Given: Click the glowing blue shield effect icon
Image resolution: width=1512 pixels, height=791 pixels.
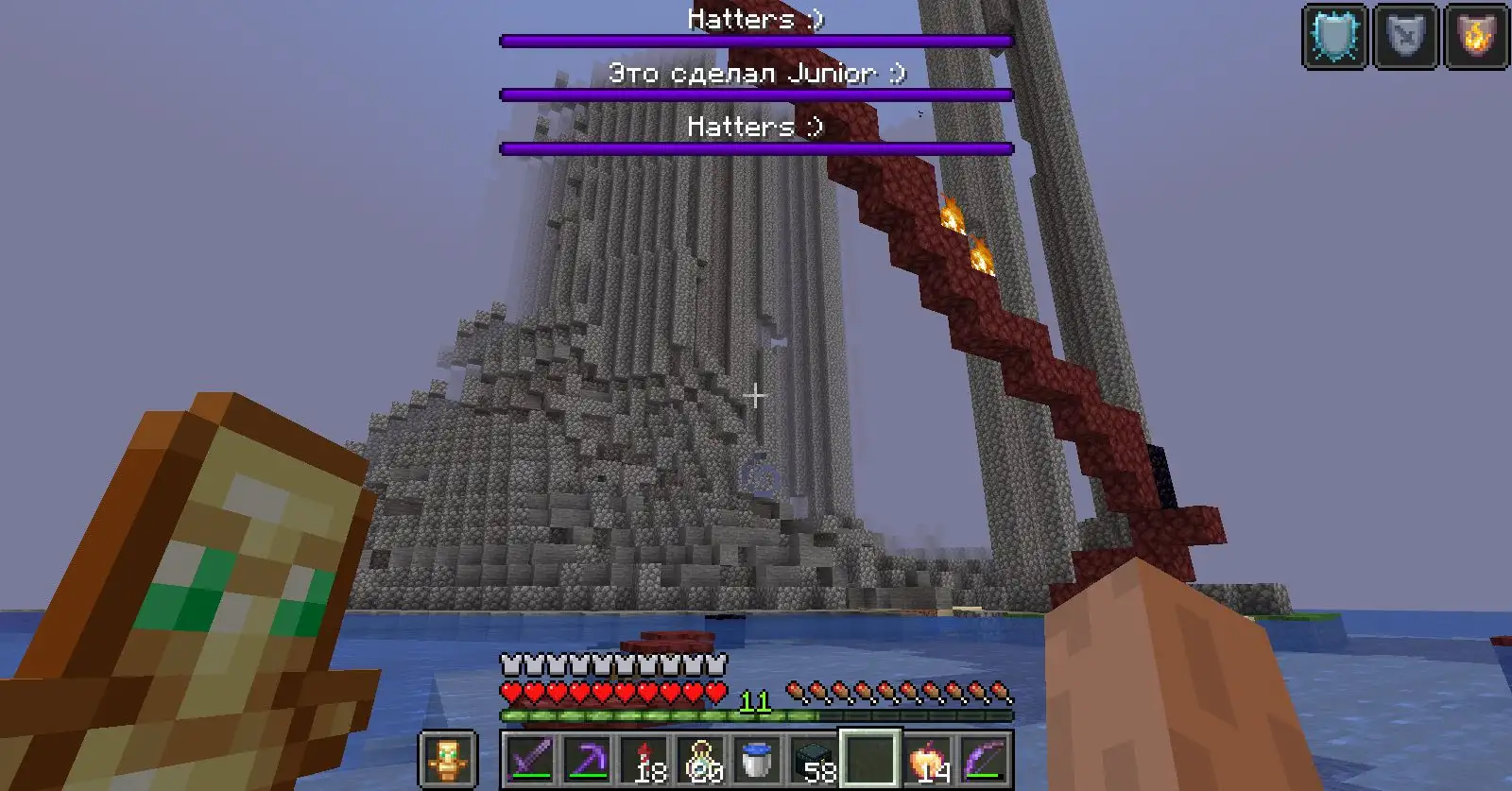Looking at the screenshot, I should 1335,37.
